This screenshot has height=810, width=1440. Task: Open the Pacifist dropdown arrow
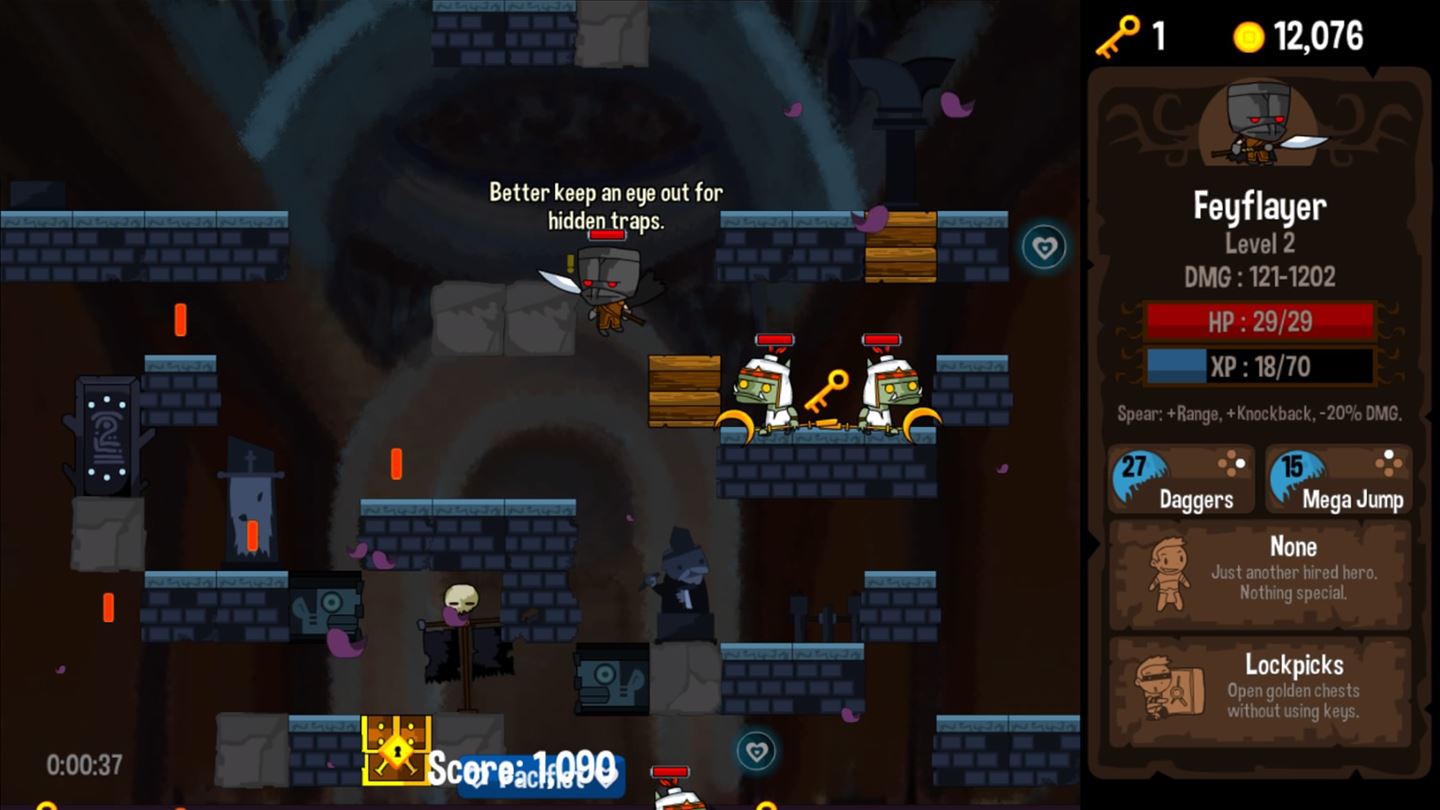click(x=606, y=784)
